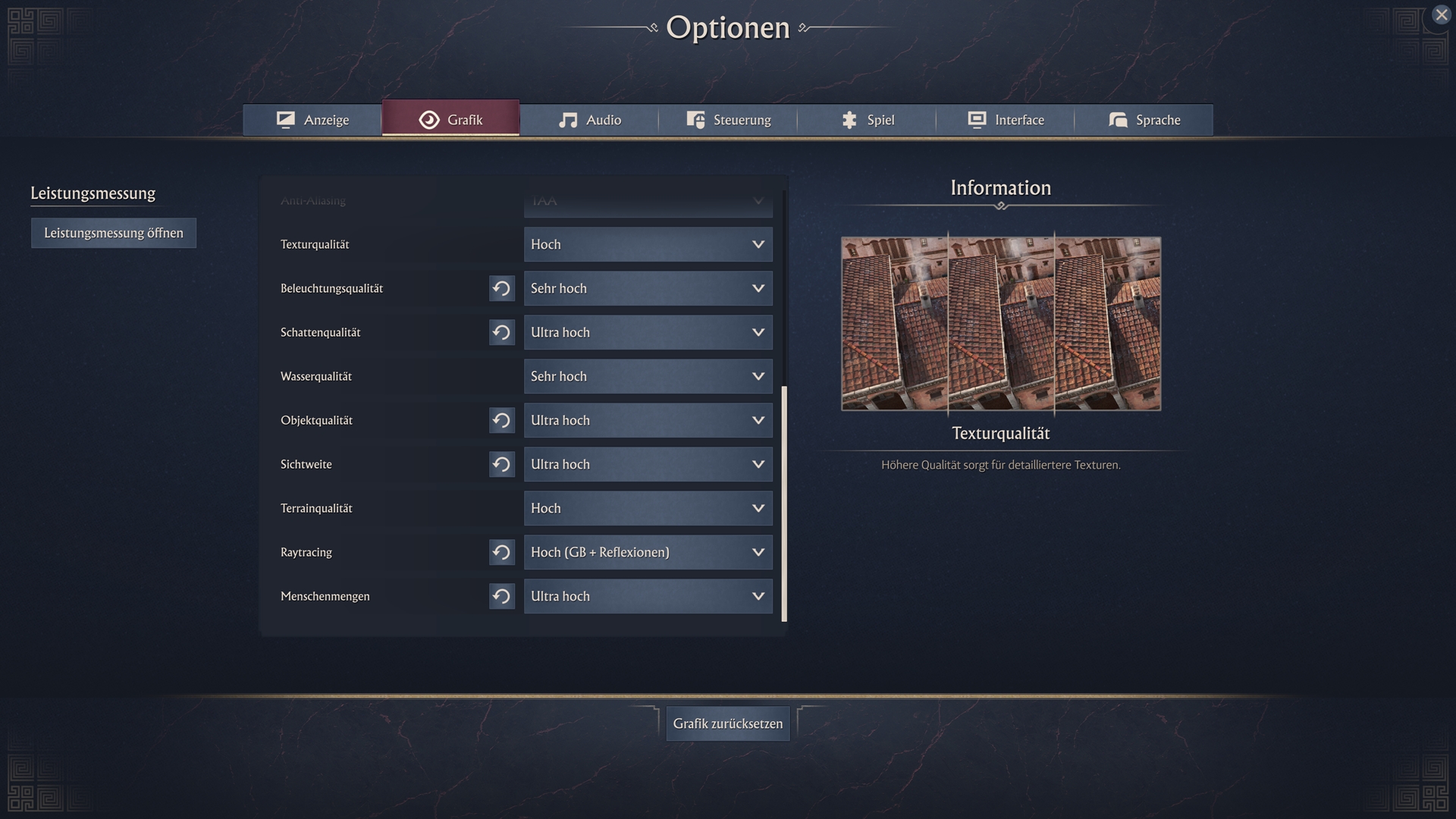Open the Terrainqualität dropdown
1456x819 pixels.
(648, 508)
